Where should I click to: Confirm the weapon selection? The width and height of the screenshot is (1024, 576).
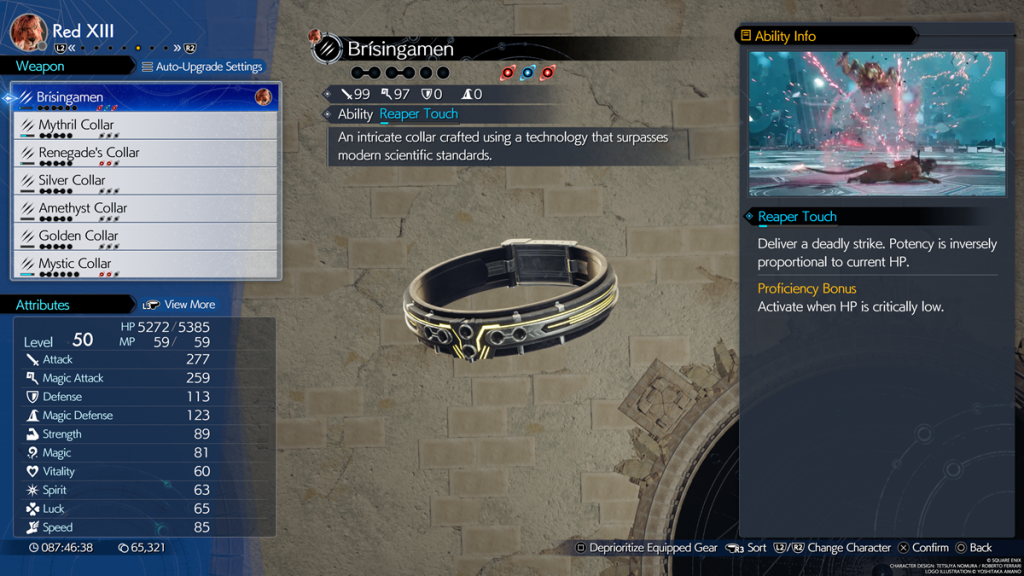[x=923, y=548]
